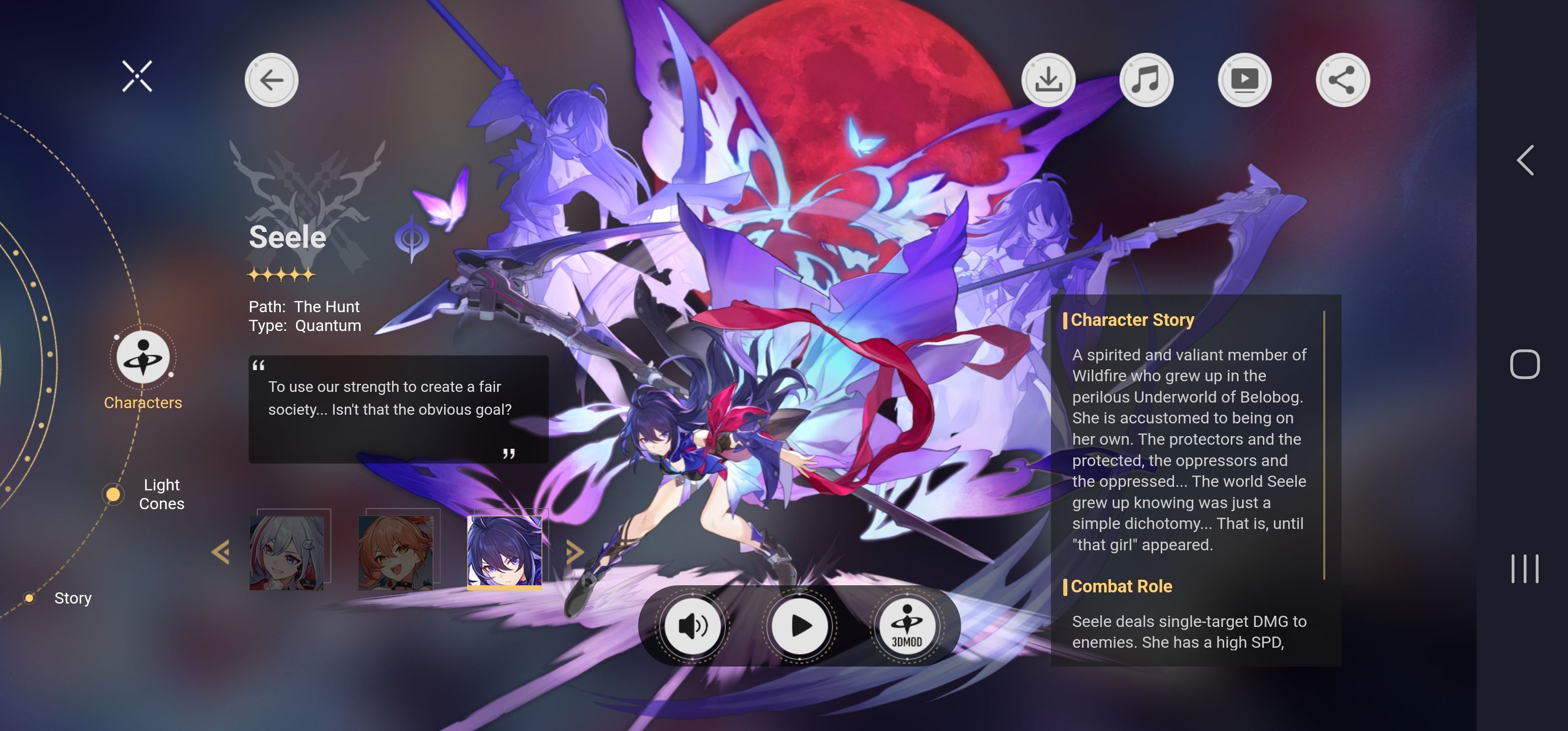The width and height of the screenshot is (1568, 731).
Task: Toggle playback of Seele's animation
Action: [x=799, y=626]
